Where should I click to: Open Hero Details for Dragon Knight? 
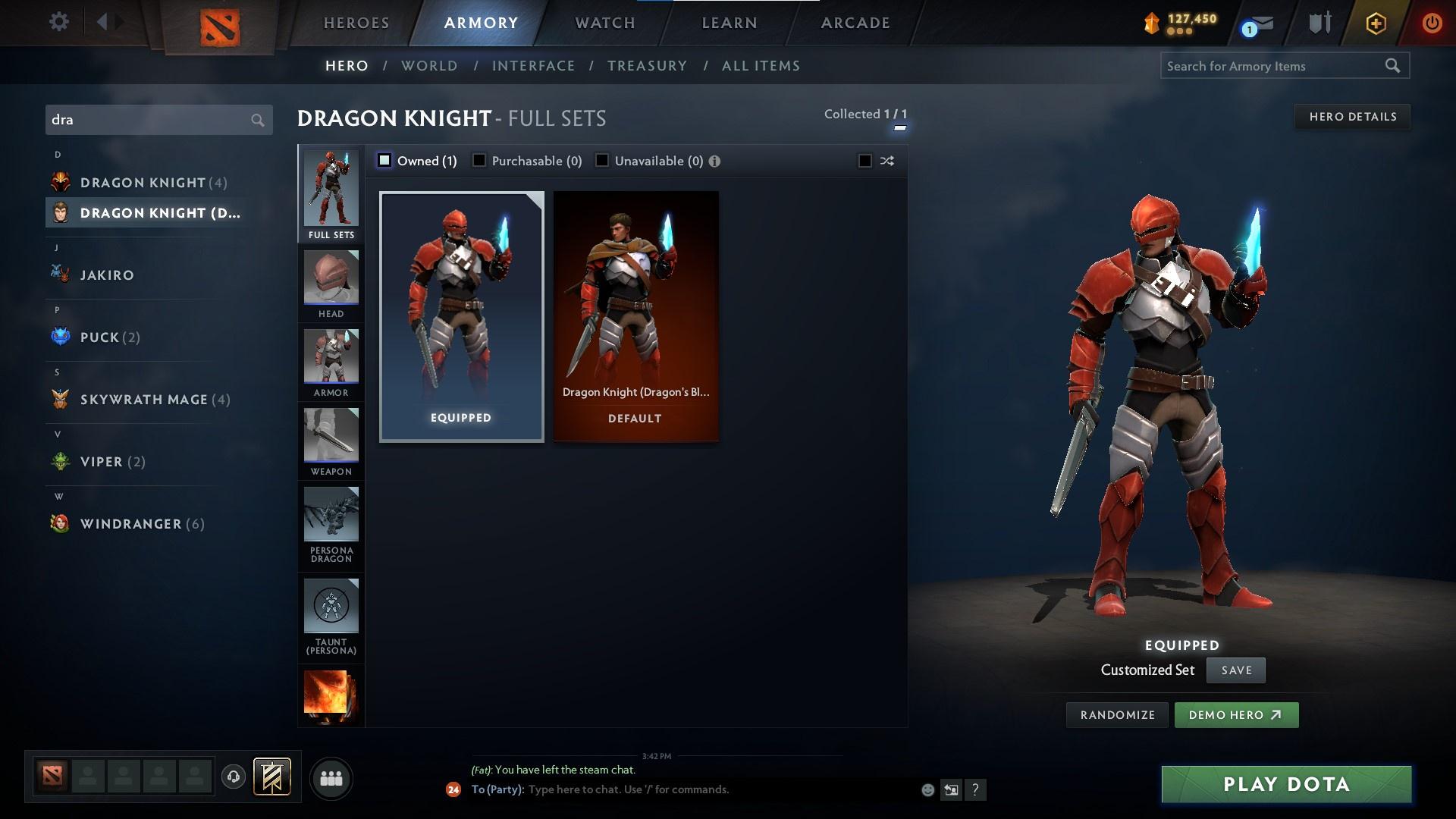coord(1352,116)
